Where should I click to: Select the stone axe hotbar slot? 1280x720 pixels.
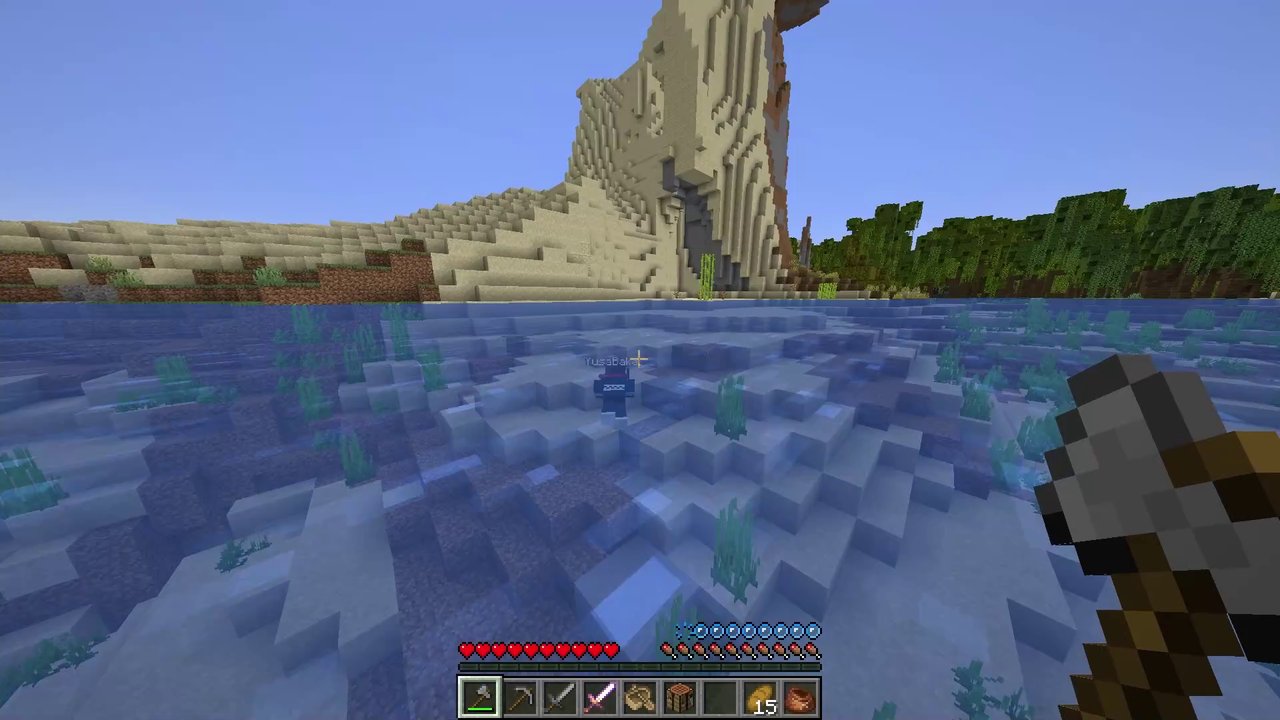479,697
